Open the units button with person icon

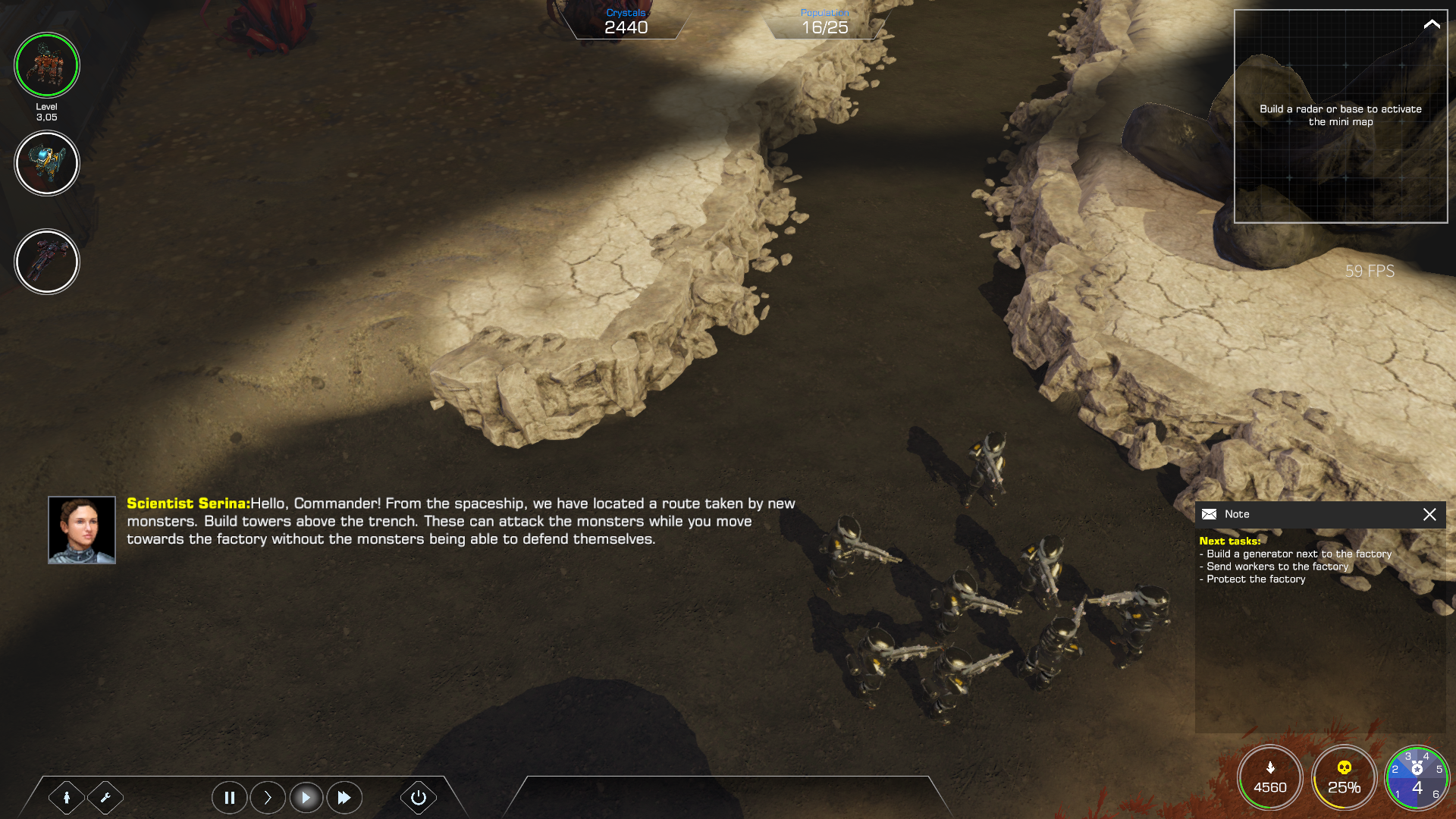[67, 797]
